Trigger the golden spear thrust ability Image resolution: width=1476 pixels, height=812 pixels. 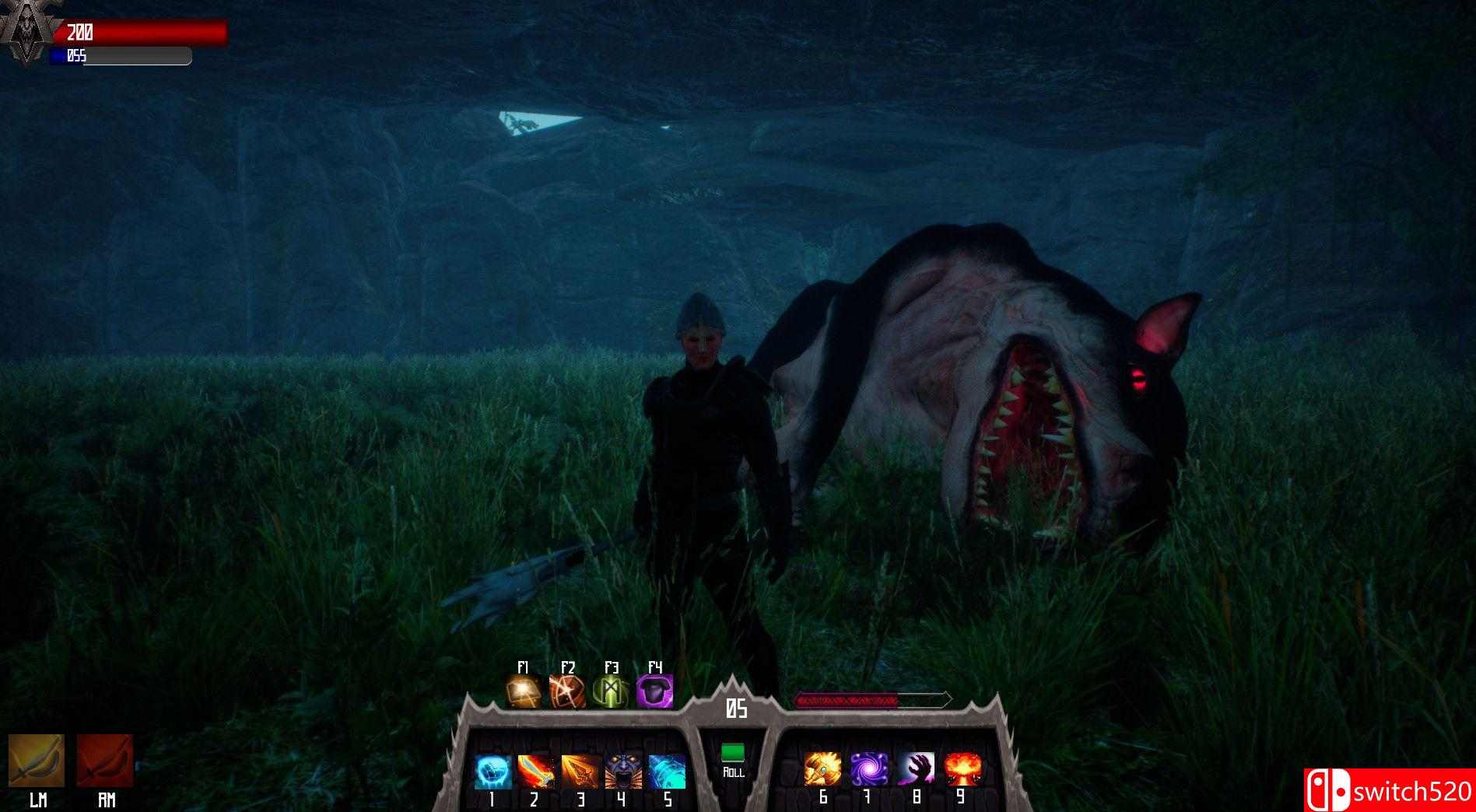pyautogui.click(x=580, y=772)
